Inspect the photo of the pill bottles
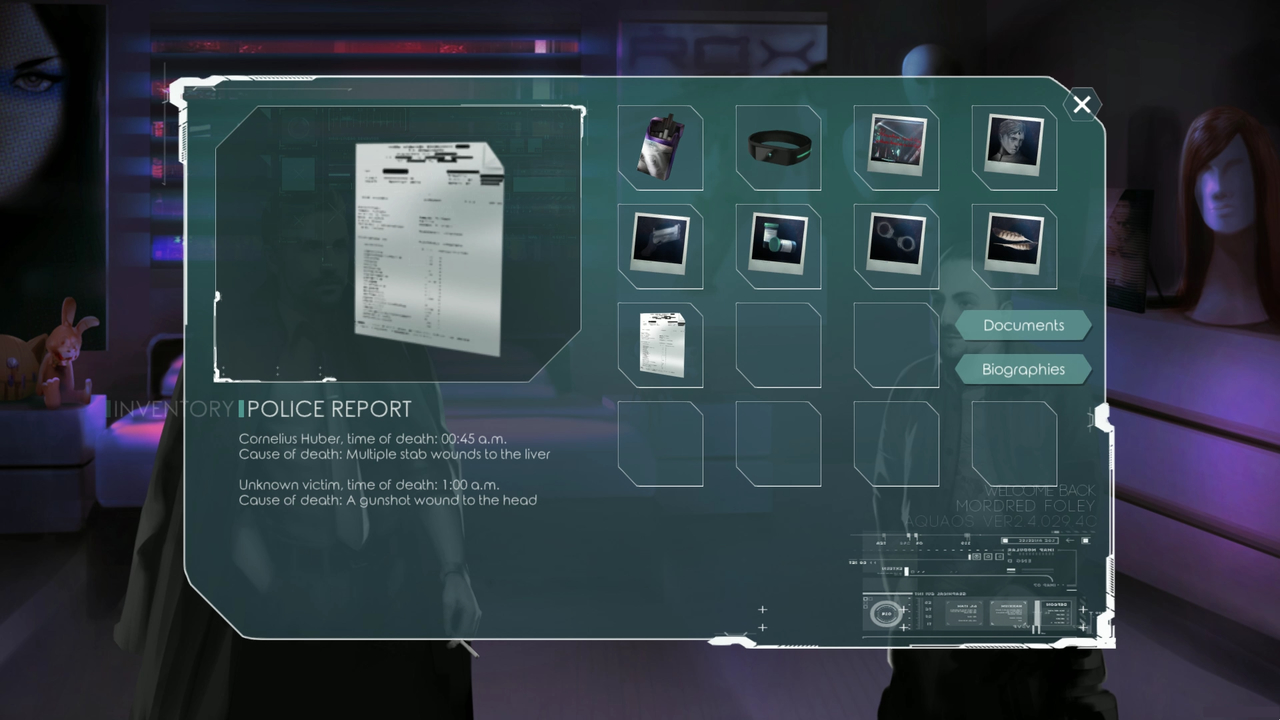 778,246
